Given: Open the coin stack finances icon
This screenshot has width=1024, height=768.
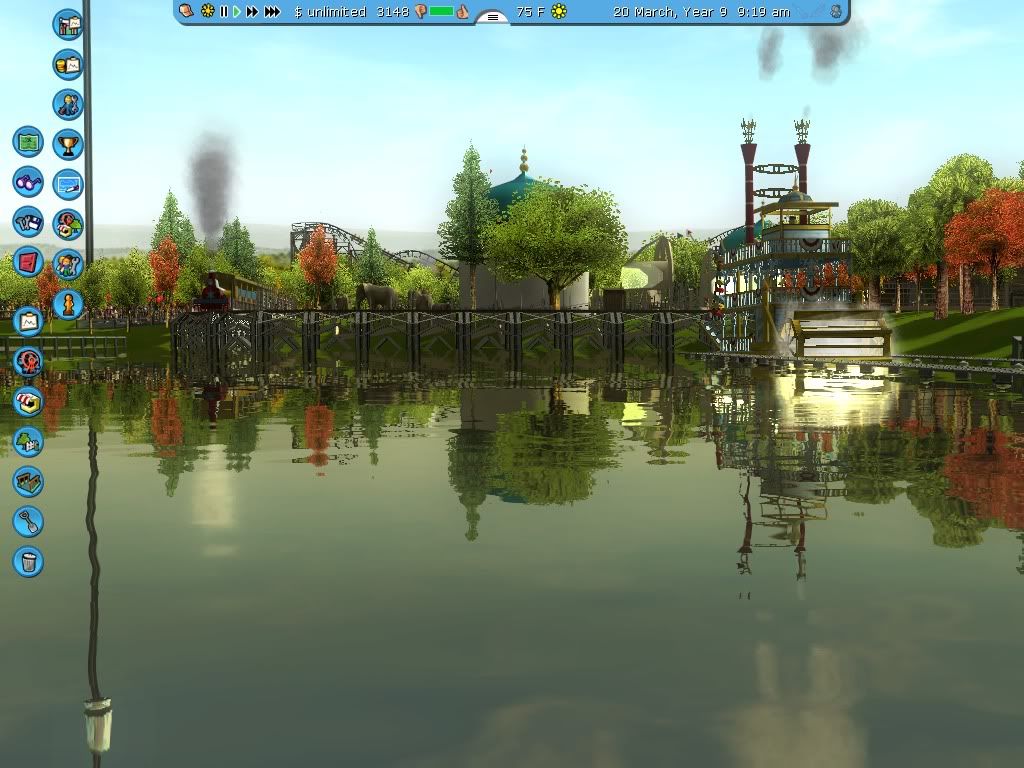Looking at the screenshot, I should (x=68, y=65).
